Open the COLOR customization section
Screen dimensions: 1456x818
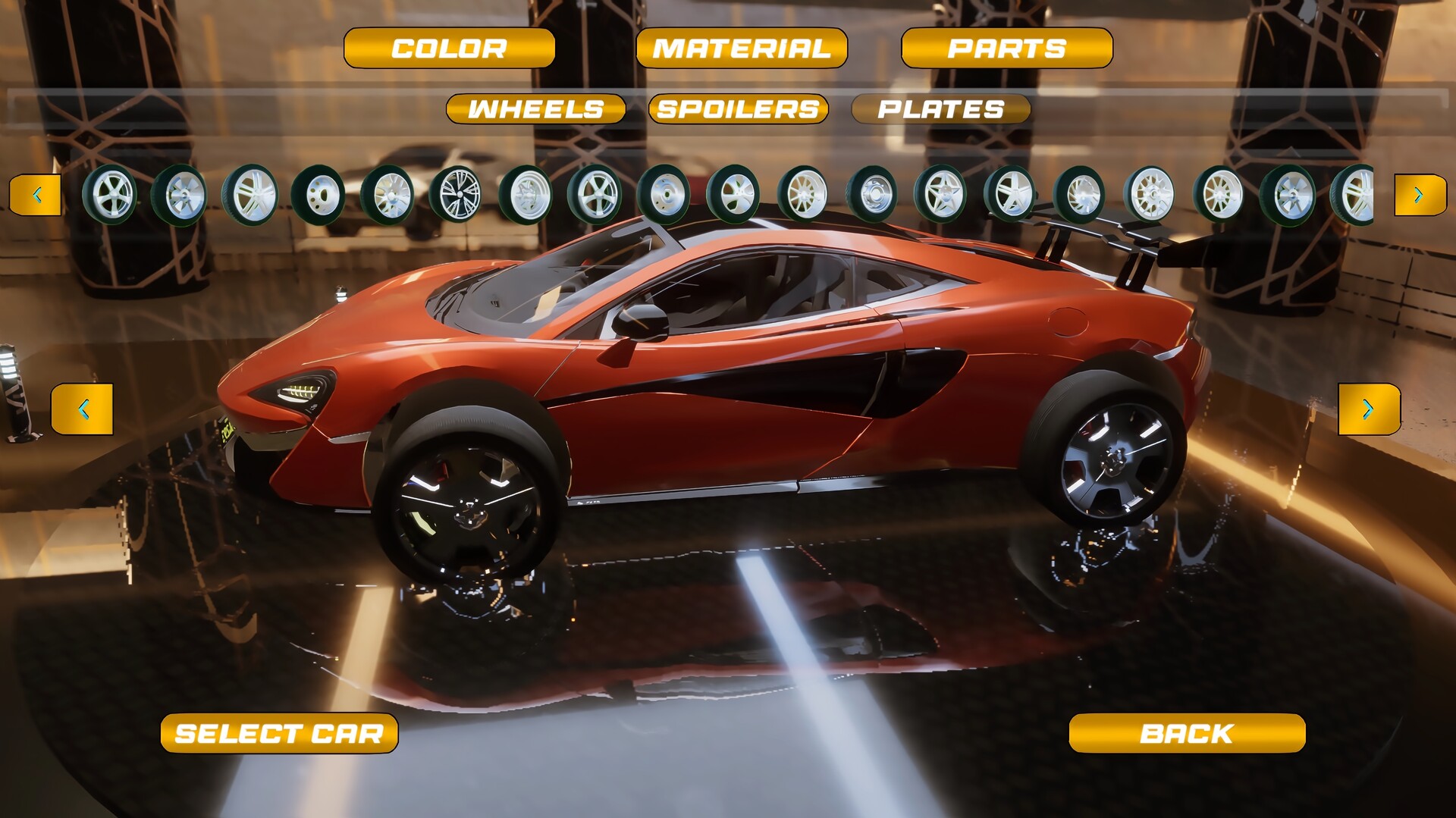click(x=449, y=48)
